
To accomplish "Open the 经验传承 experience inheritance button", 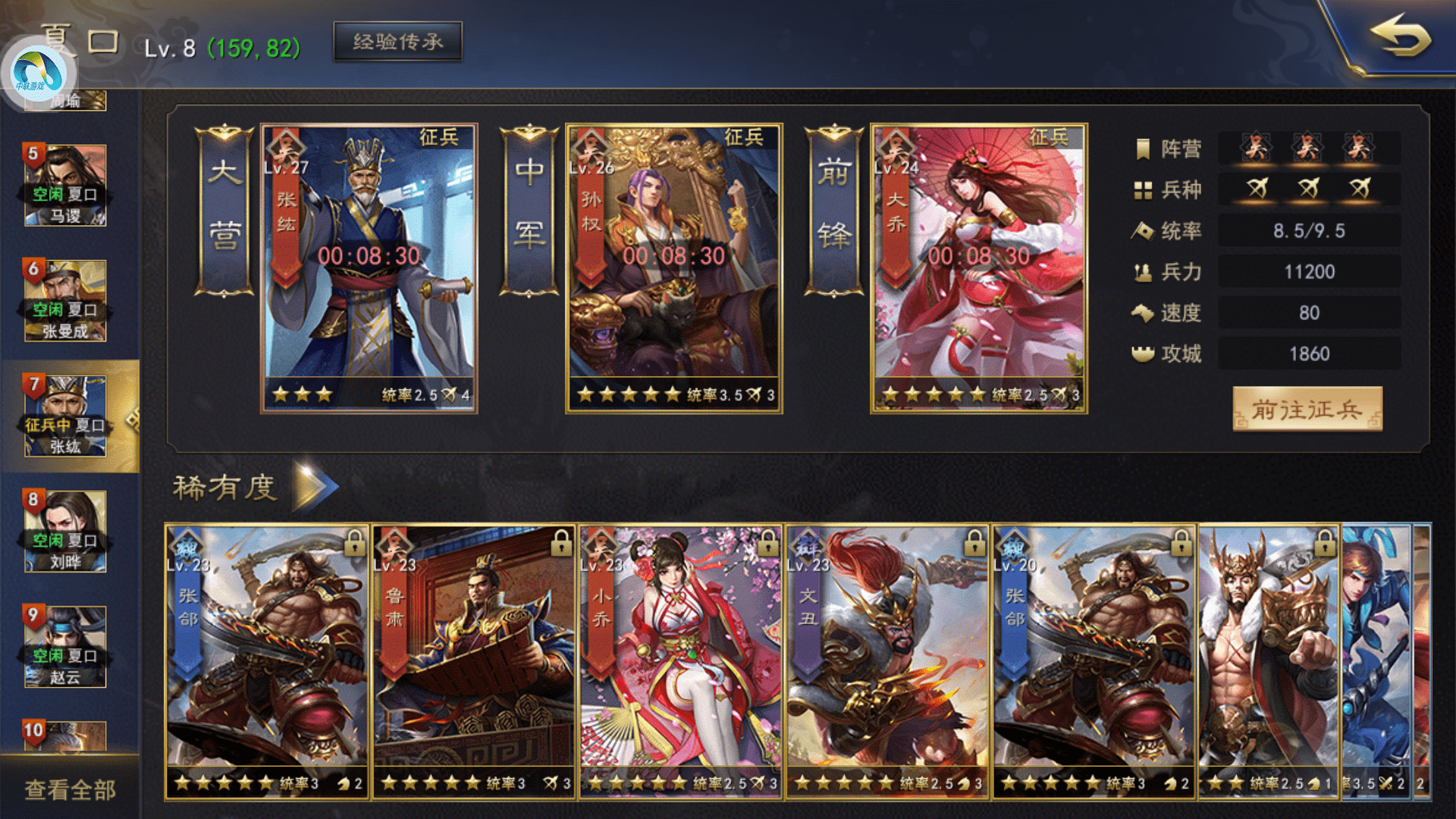I will tap(397, 42).
